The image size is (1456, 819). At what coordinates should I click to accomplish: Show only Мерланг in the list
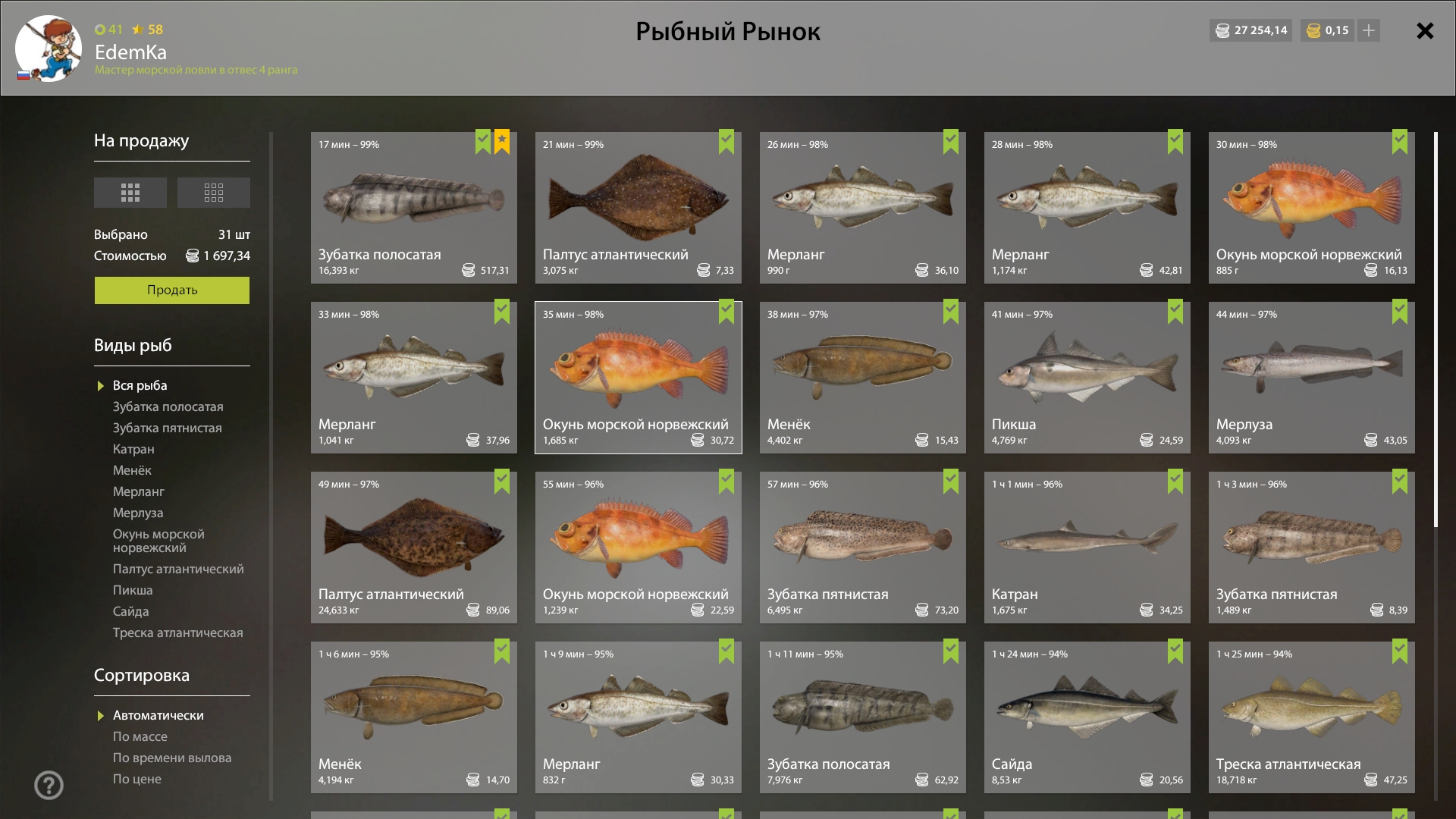coord(138,491)
